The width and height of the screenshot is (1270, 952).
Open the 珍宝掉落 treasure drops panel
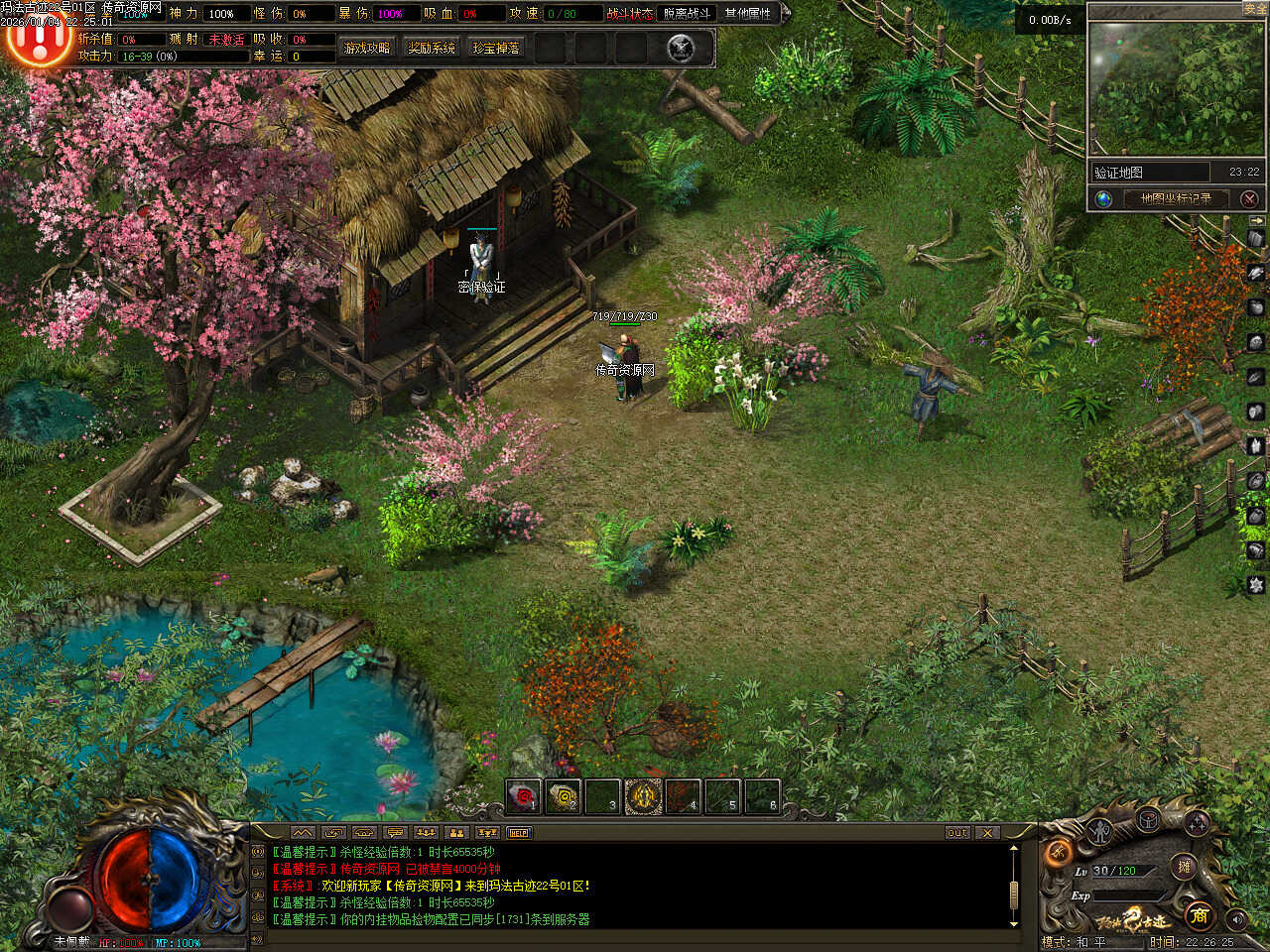coord(496,48)
